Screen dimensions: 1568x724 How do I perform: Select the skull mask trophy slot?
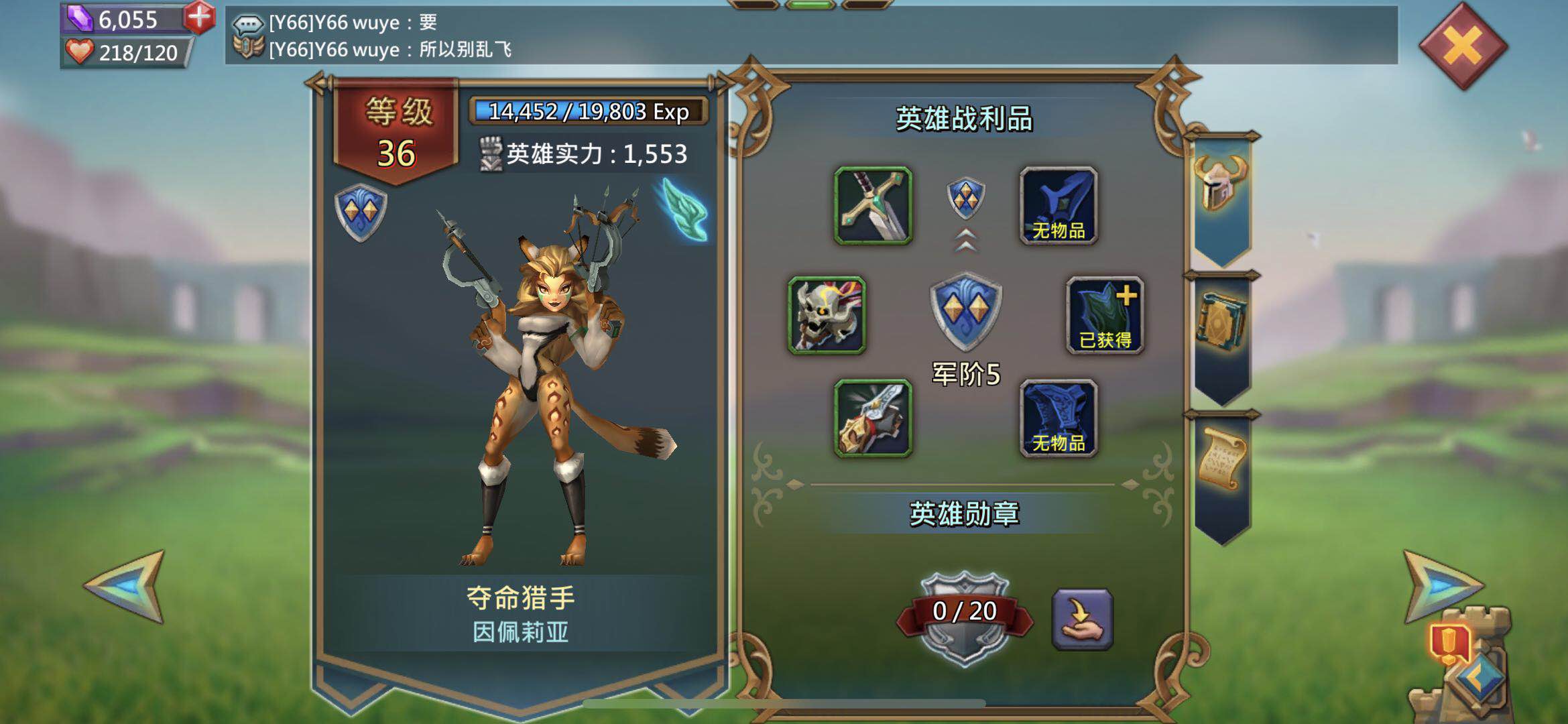click(827, 315)
